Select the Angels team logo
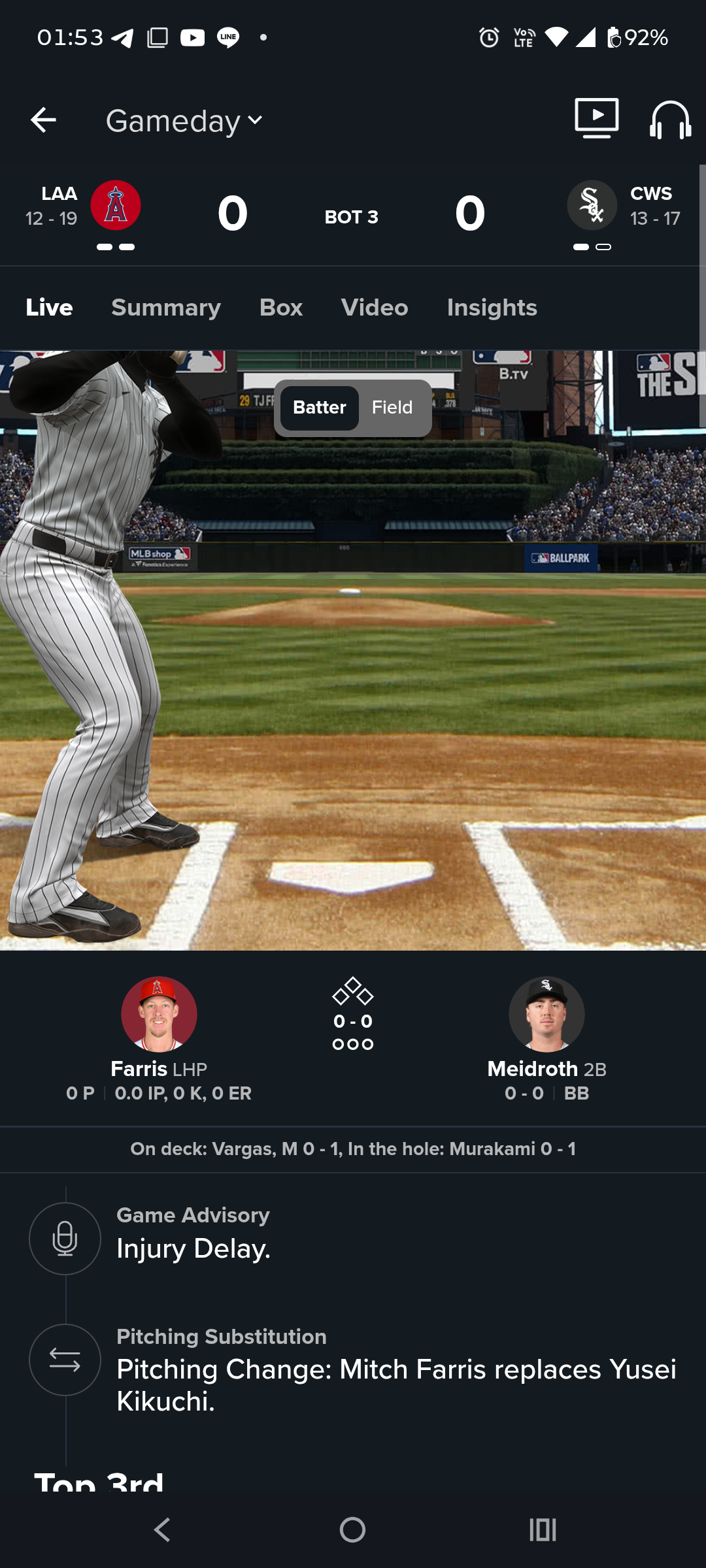The height and width of the screenshot is (1568, 706). (116, 205)
